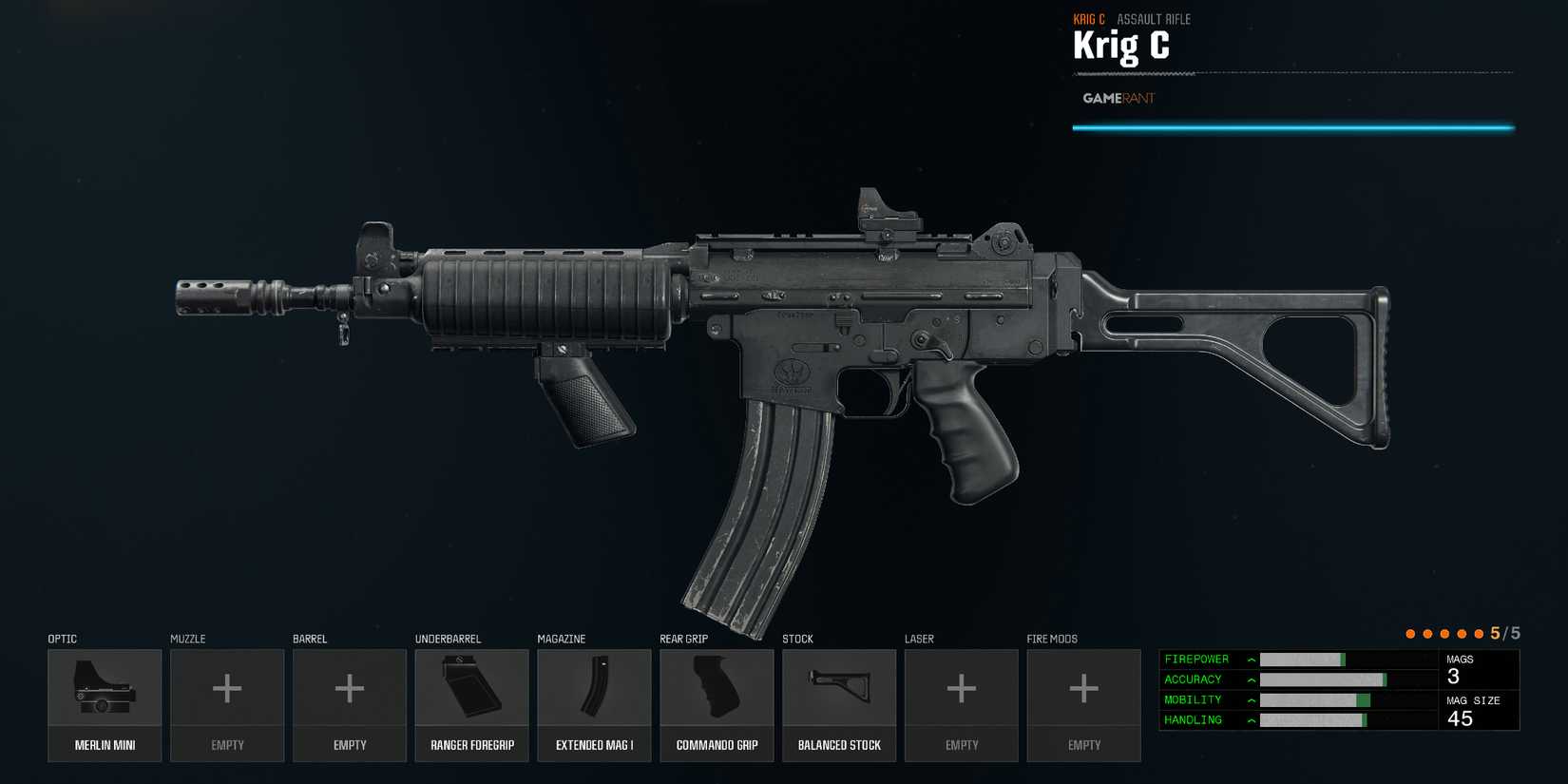Viewport: 1568px width, 784px height.
Task: Select the Balanced Stock attachment
Action: (x=838, y=703)
